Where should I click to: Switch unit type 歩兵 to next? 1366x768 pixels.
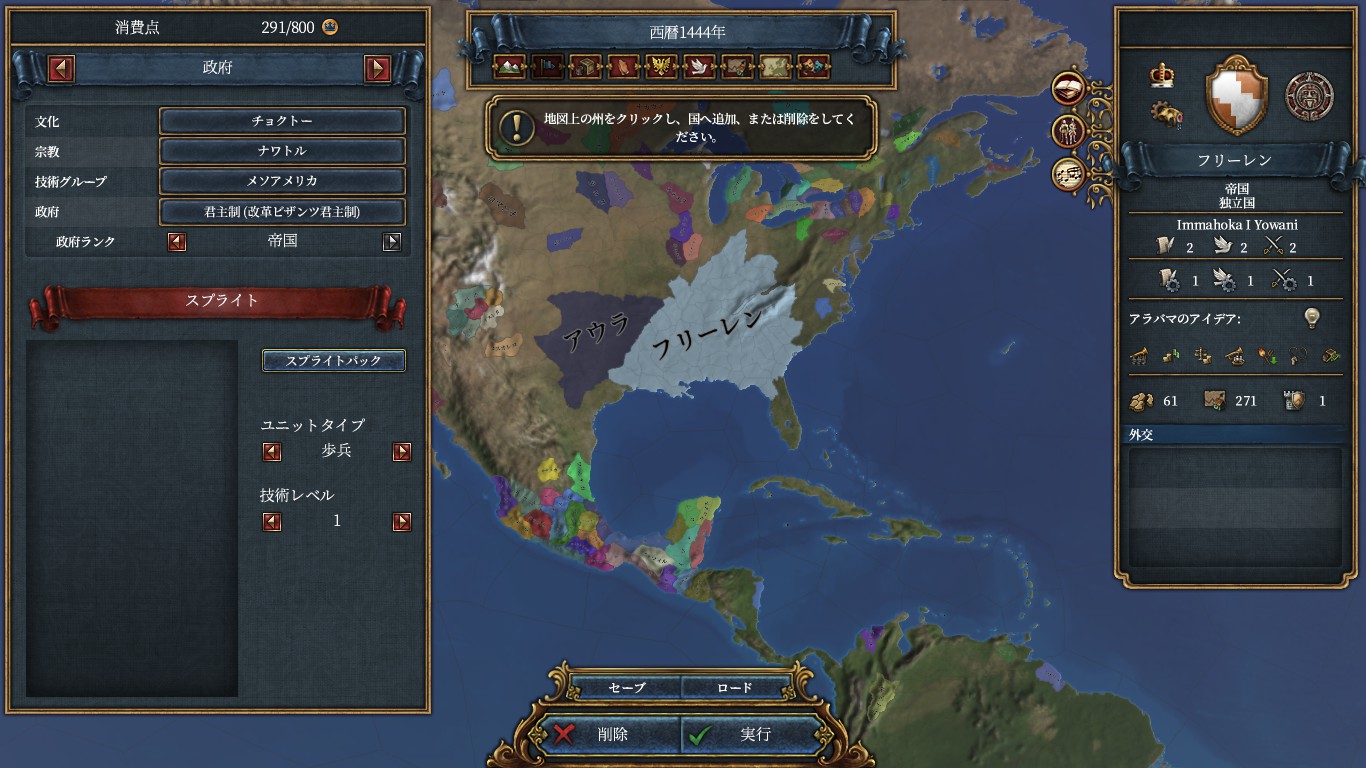coord(402,452)
